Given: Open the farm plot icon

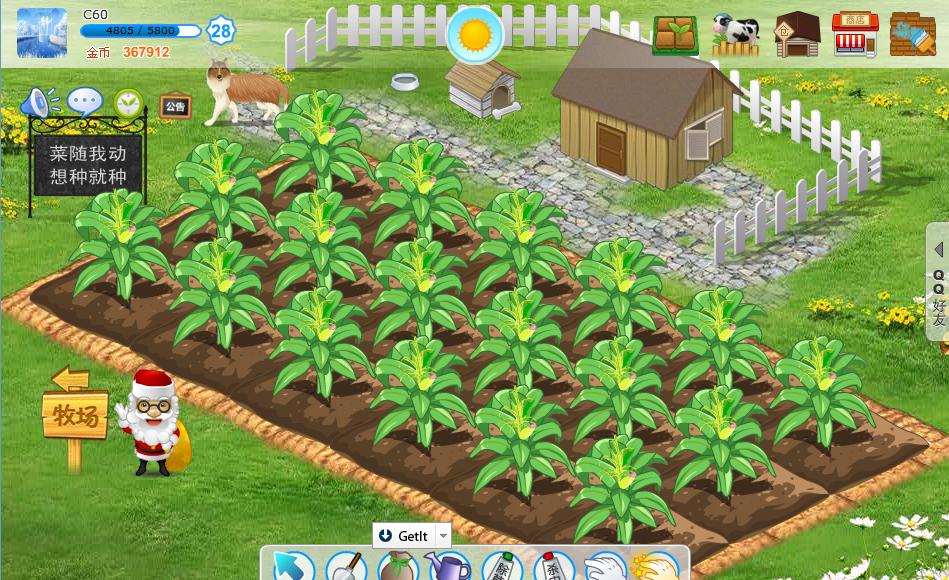Looking at the screenshot, I should [675, 35].
